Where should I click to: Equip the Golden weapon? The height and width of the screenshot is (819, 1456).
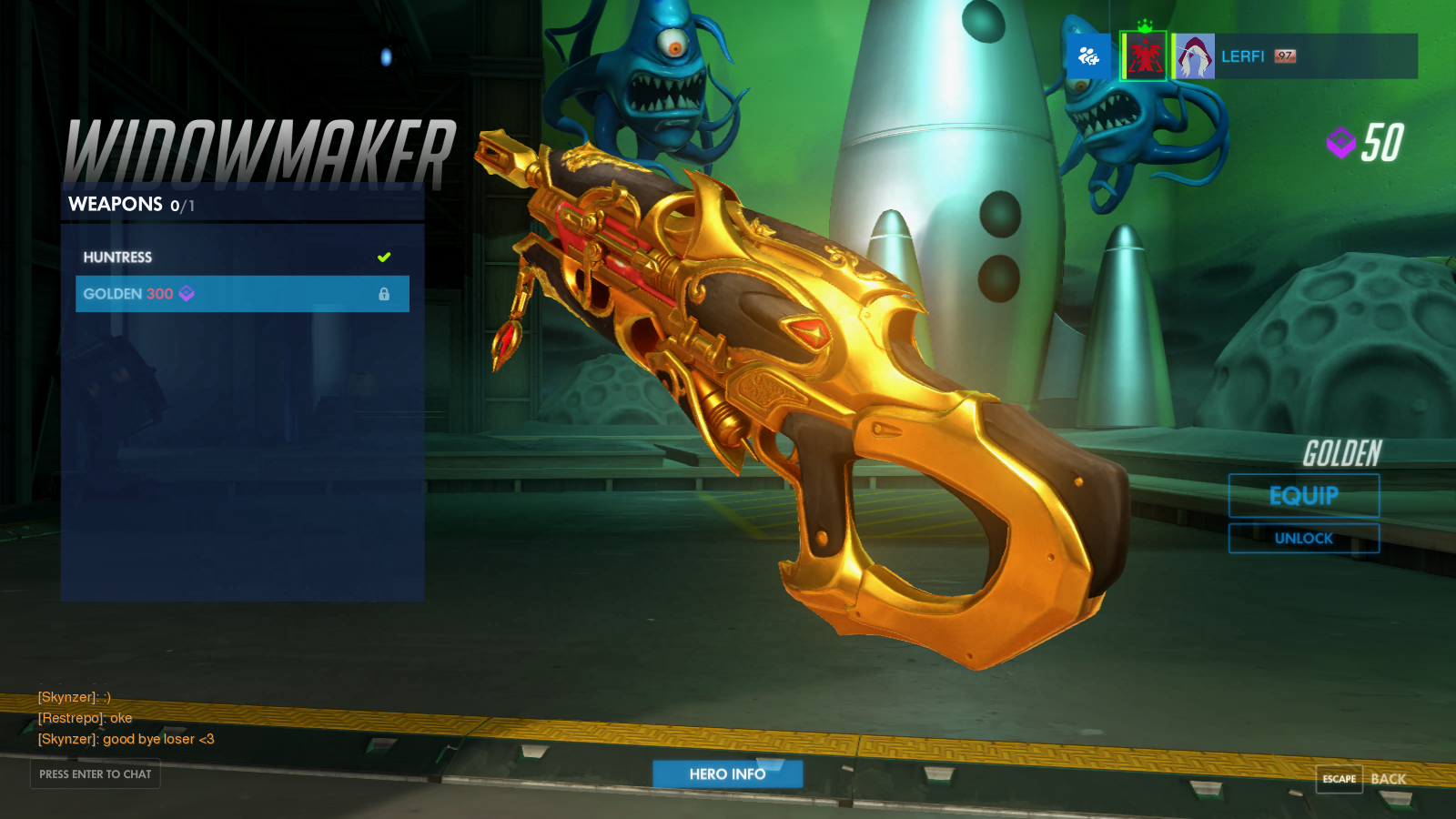[x=1303, y=496]
